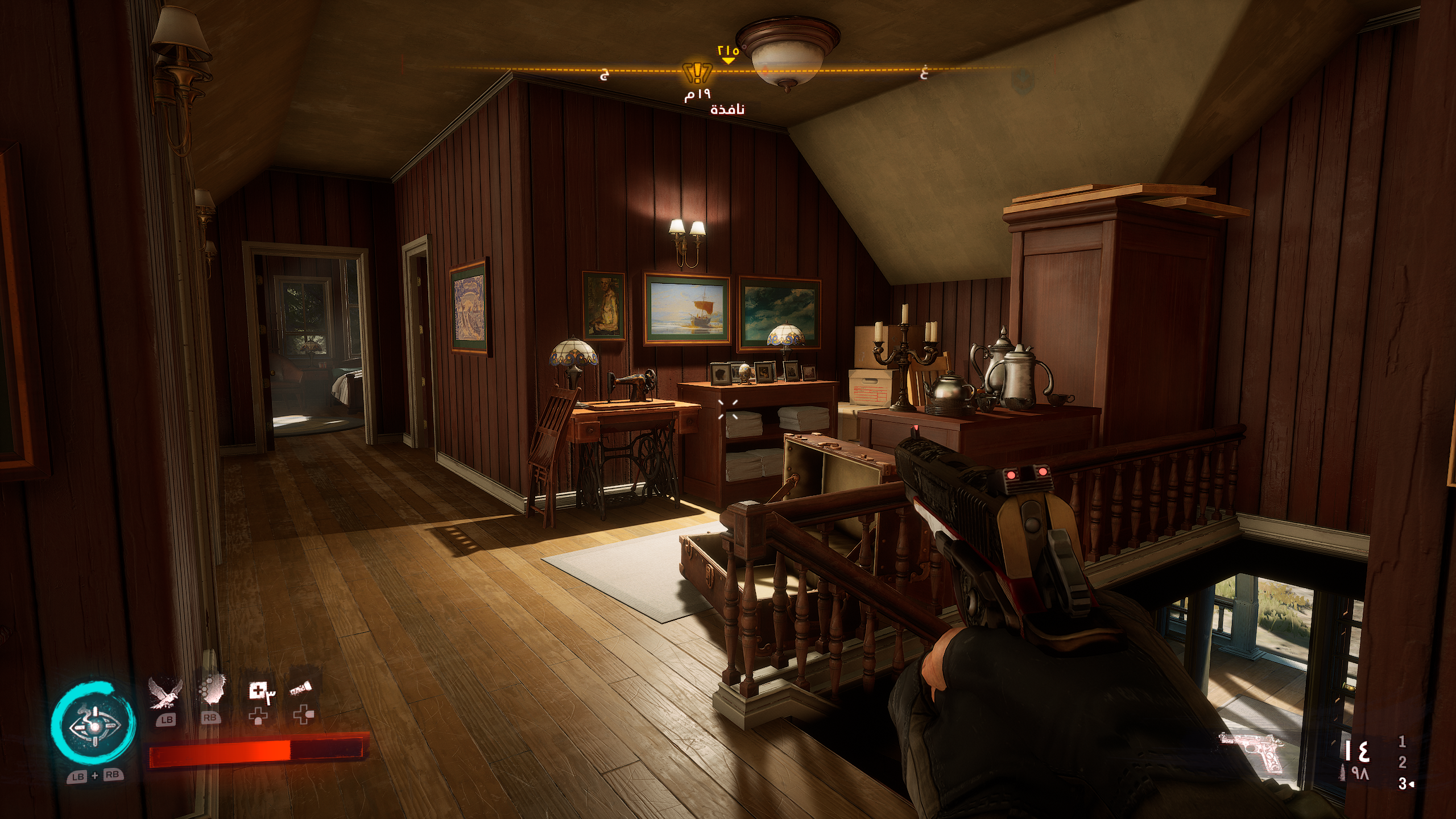This screenshot has height=819, width=1456.
Task: Select the active weapon slot 3
Action: click(x=1402, y=784)
